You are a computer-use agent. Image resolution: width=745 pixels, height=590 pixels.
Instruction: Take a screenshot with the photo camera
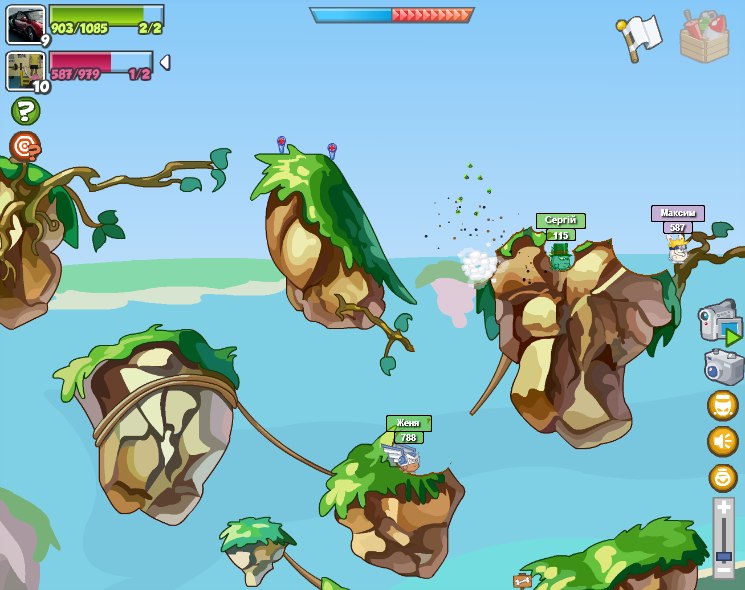(723, 366)
